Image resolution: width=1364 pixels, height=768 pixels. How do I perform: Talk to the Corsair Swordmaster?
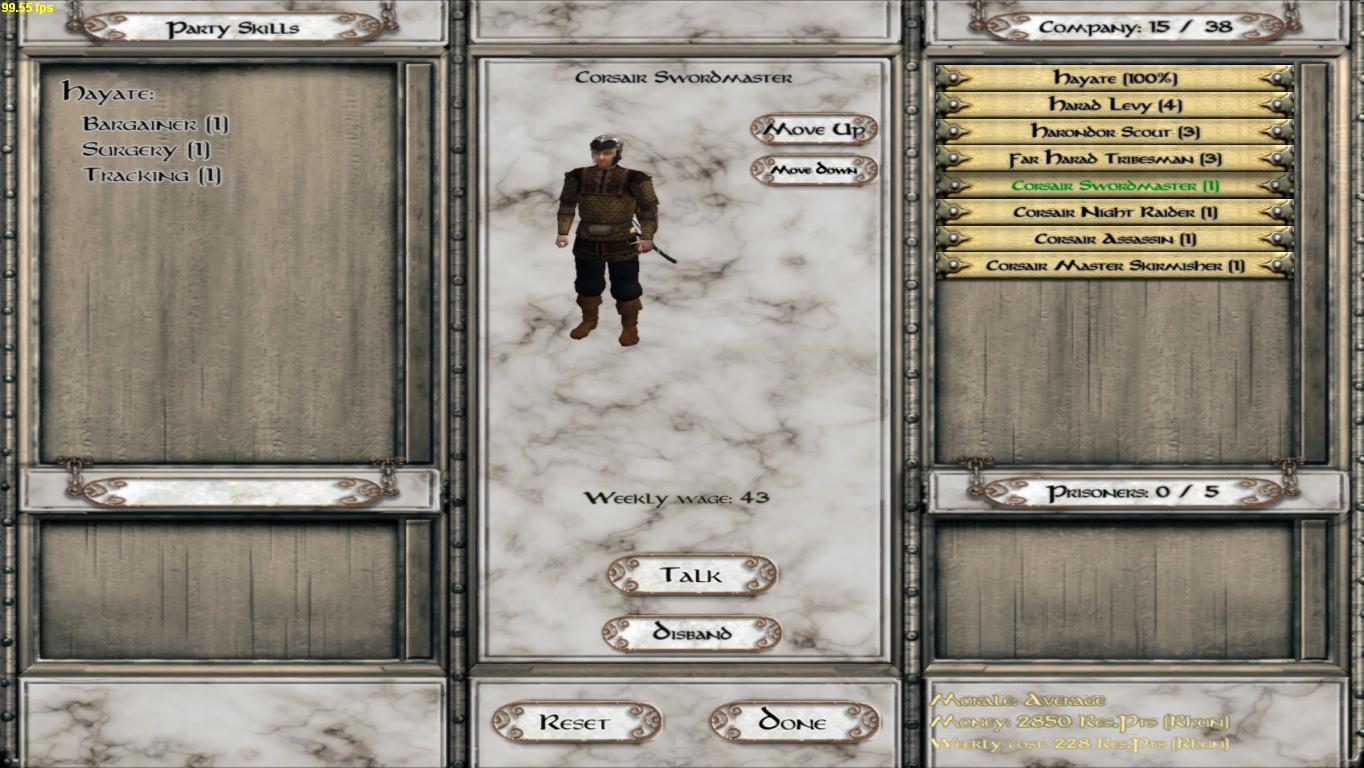pos(692,575)
